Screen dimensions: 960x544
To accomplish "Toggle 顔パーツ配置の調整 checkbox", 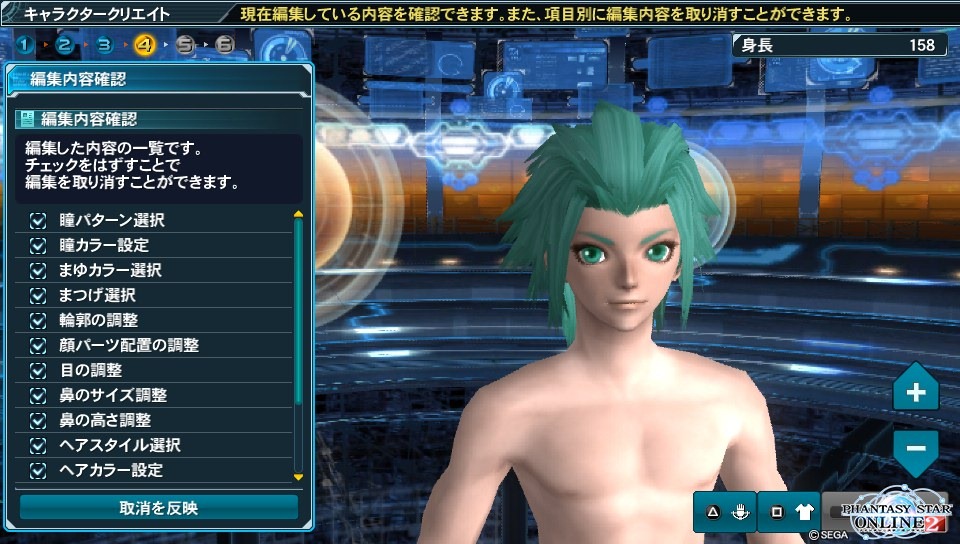I will pos(39,345).
